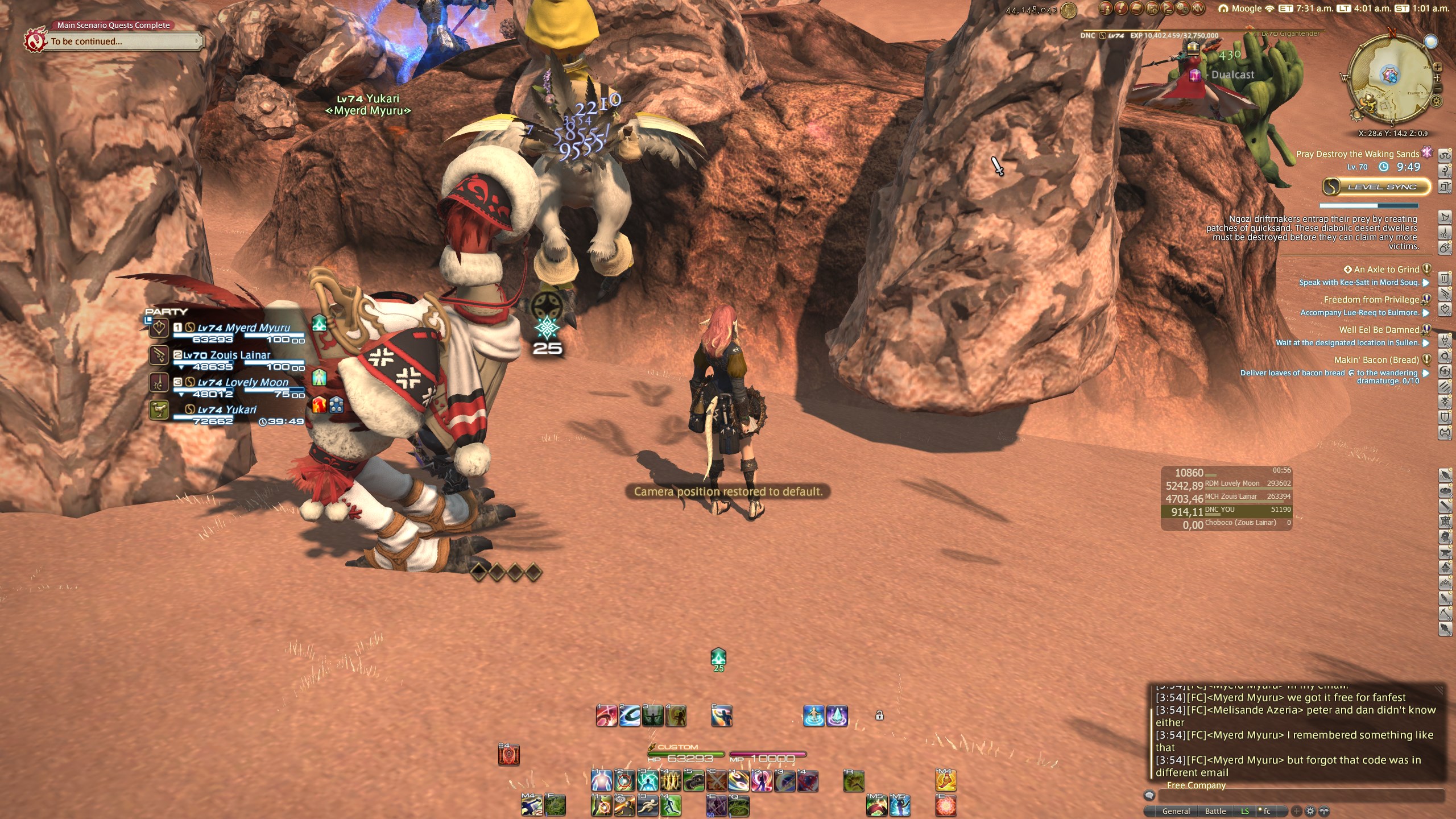Open minimap settings via the gear icon

tap(1437, 101)
